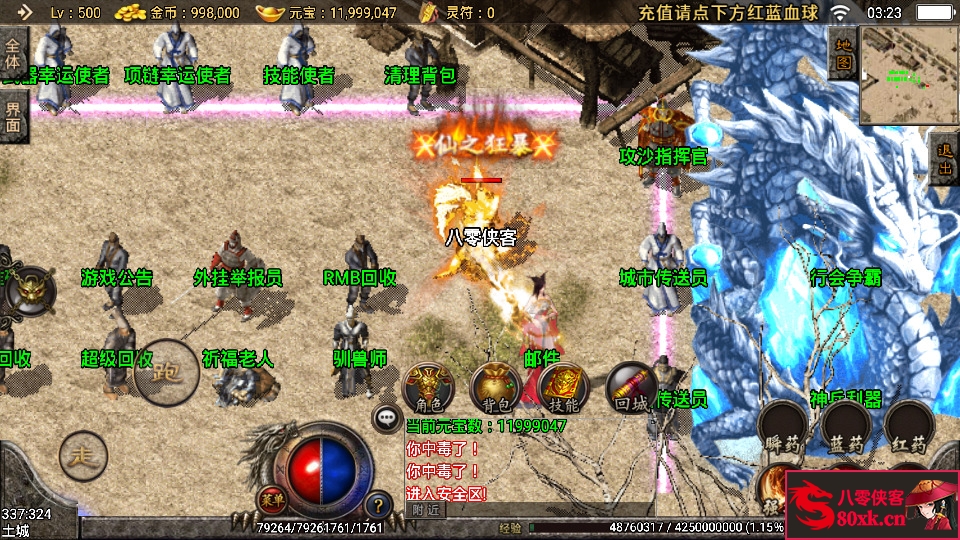Toggle the 走 walk mode button
Image resolution: width=960 pixels, height=540 pixels.
coord(83,456)
